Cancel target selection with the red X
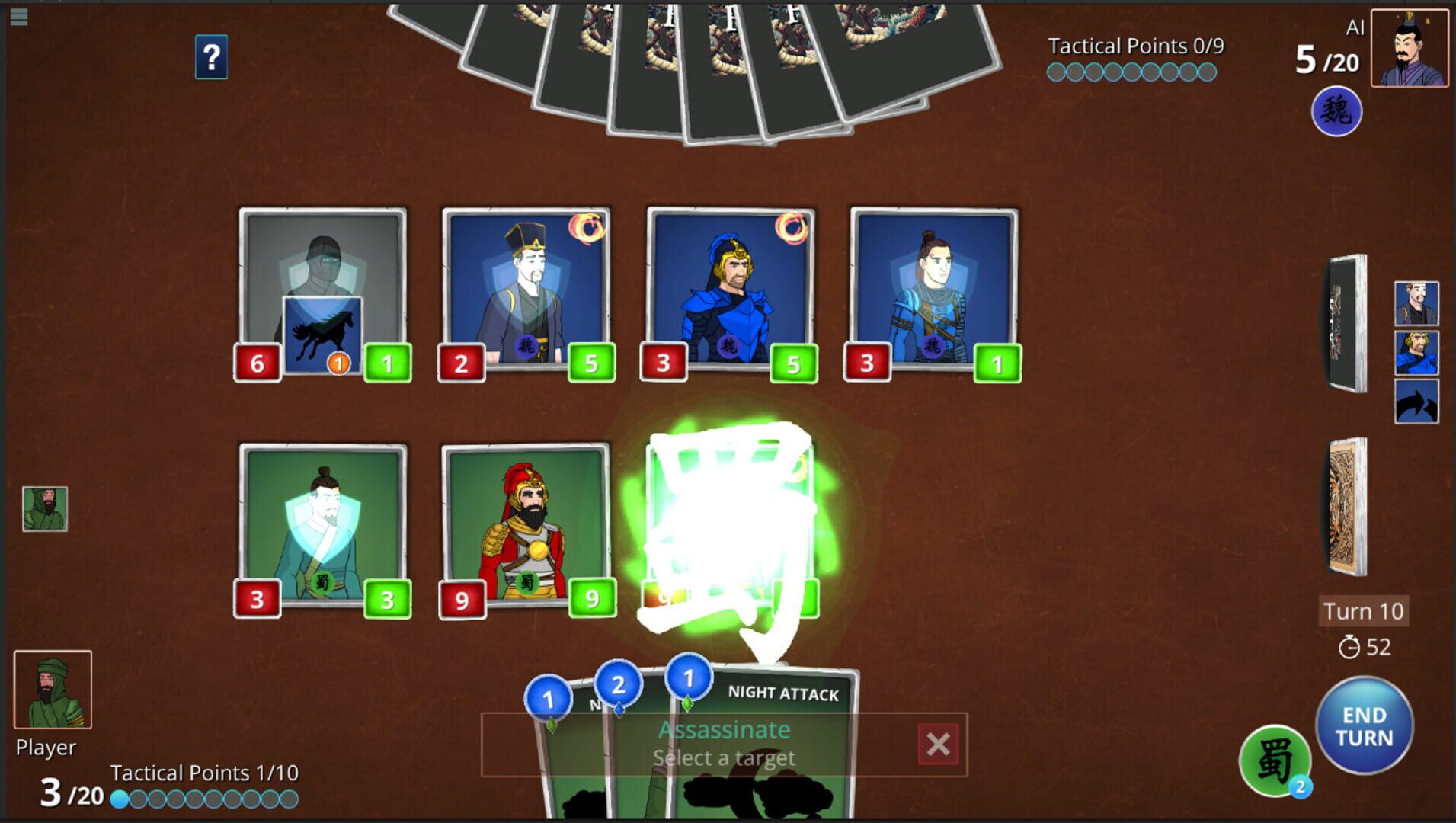 (x=939, y=744)
